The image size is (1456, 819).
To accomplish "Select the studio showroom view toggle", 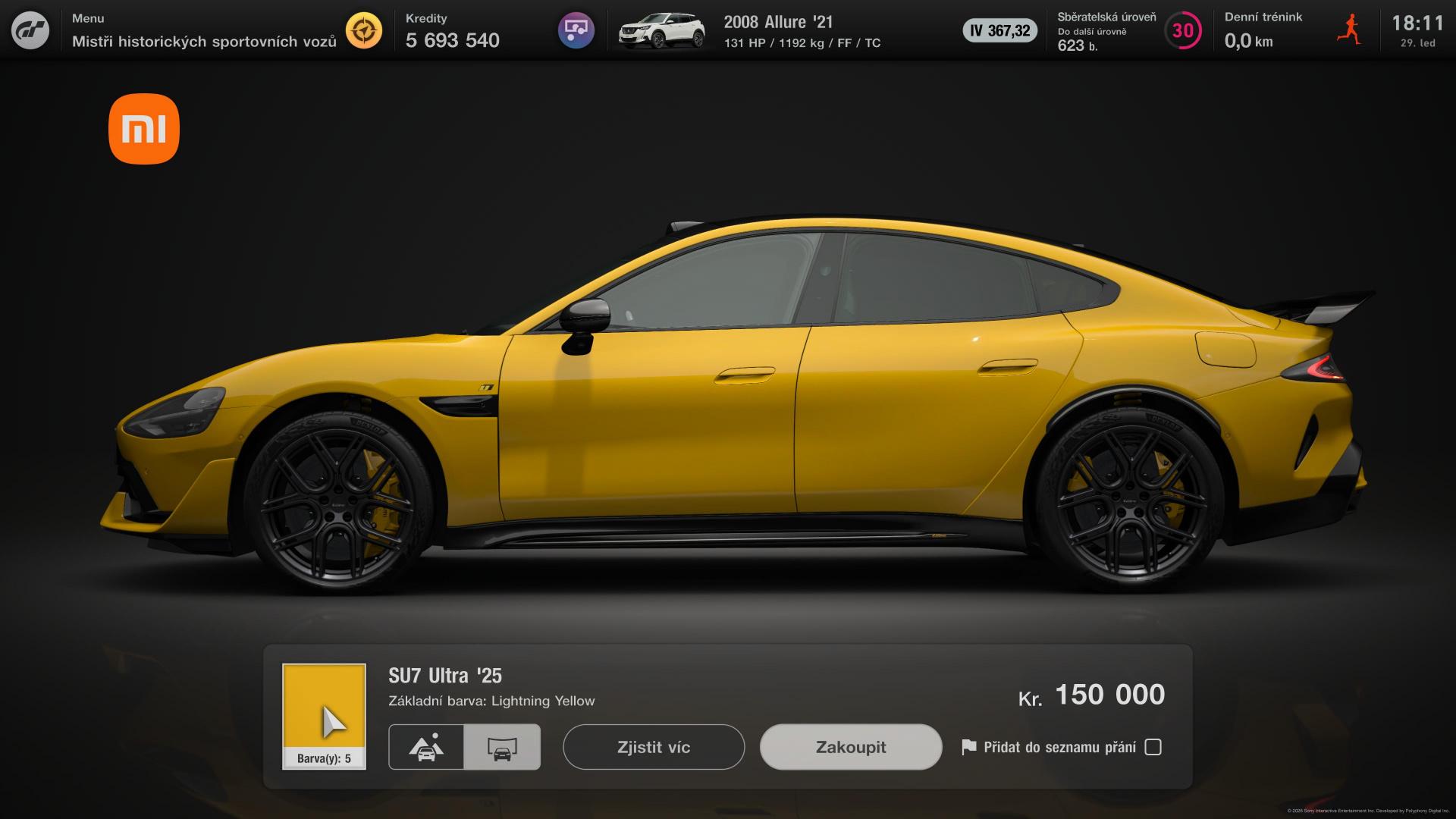I will click(502, 747).
